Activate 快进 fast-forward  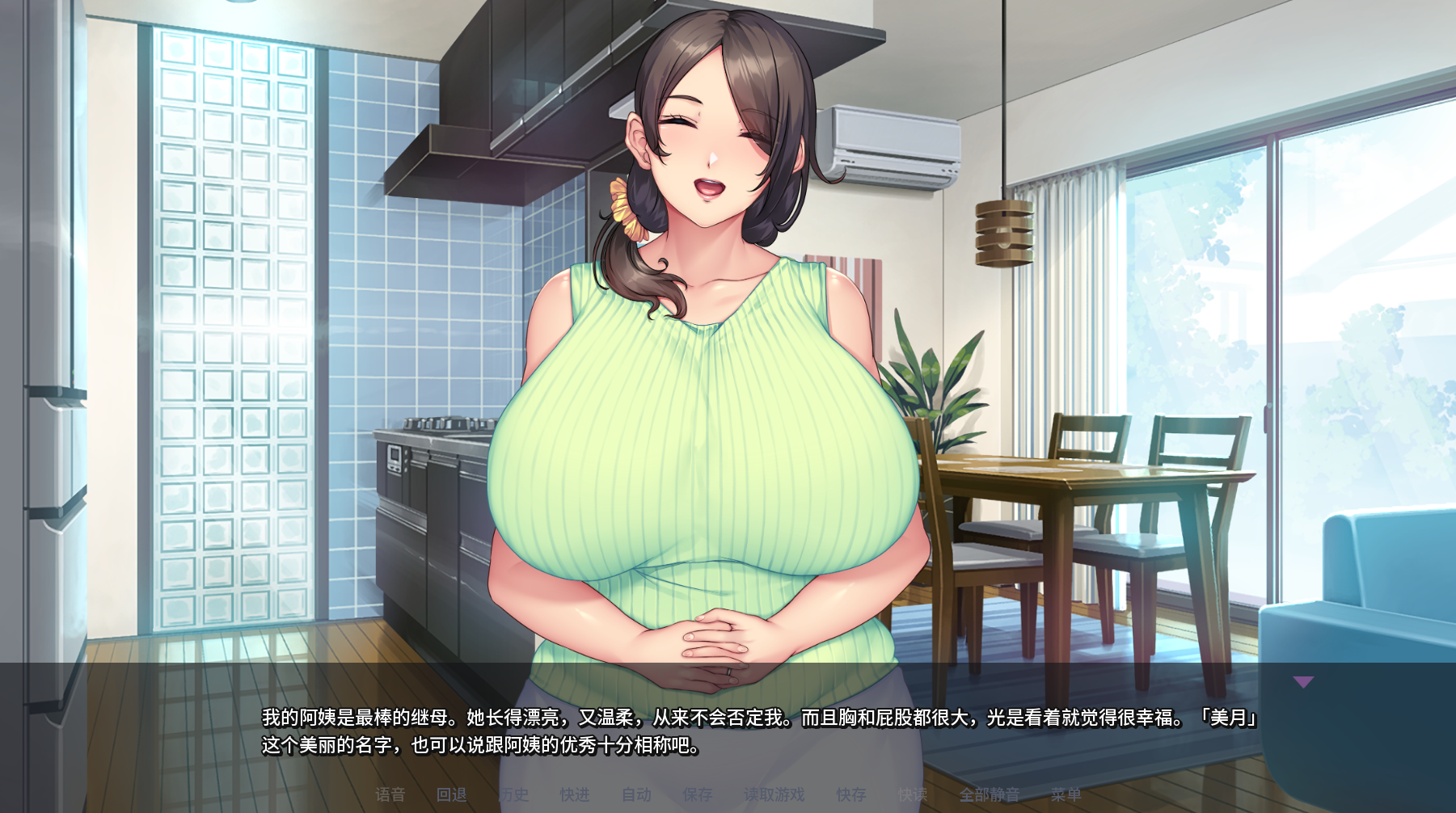tap(575, 795)
